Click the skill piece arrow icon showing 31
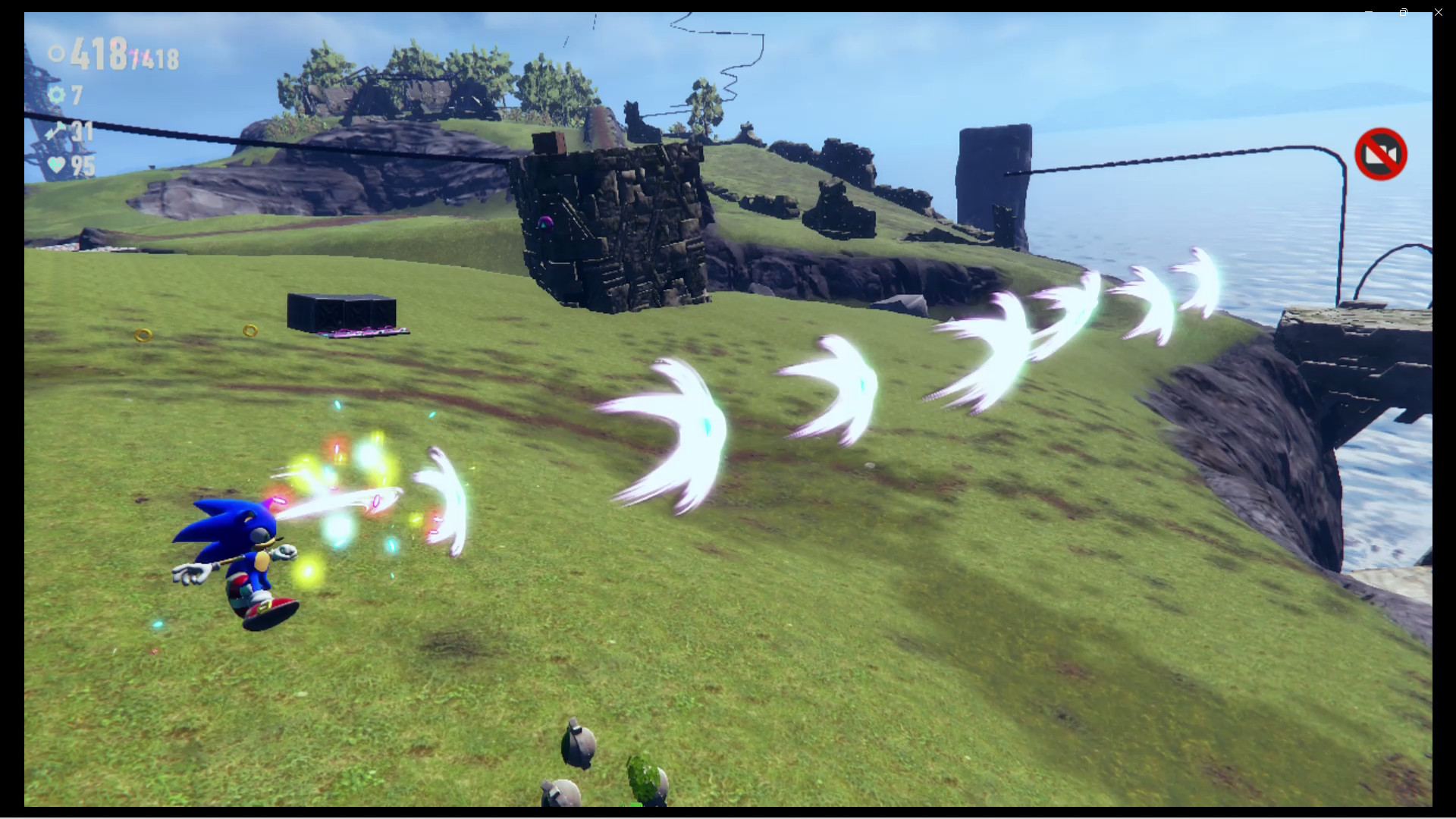 click(55, 130)
